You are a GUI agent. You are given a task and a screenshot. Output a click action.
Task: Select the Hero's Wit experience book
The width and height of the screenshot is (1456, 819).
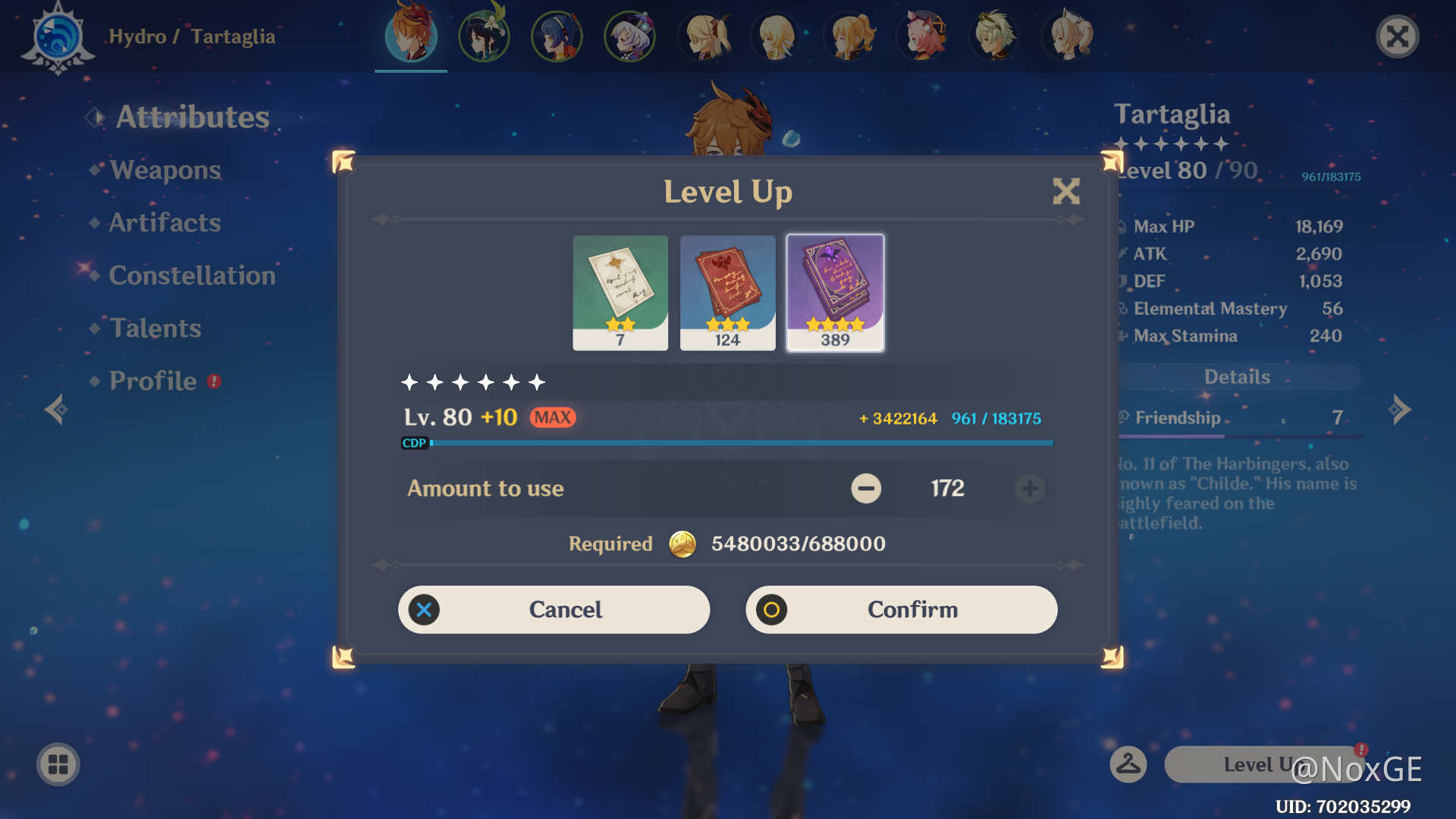(x=834, y=292)
